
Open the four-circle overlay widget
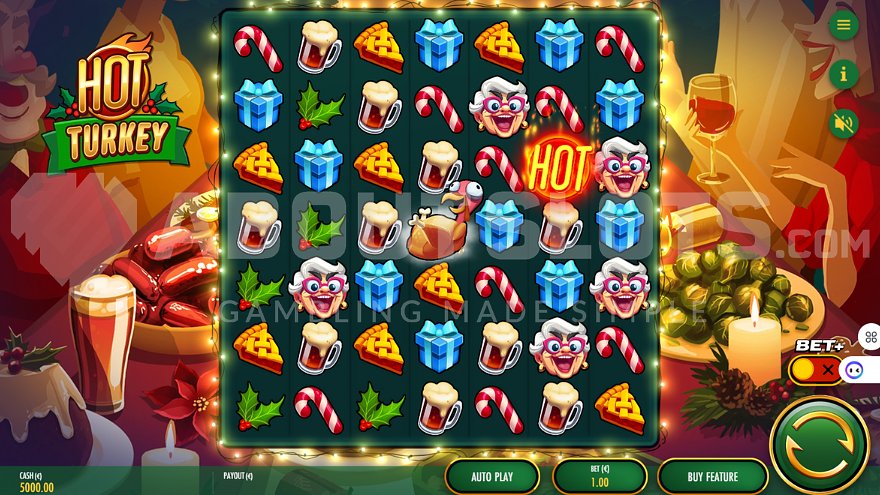(869, 337)
